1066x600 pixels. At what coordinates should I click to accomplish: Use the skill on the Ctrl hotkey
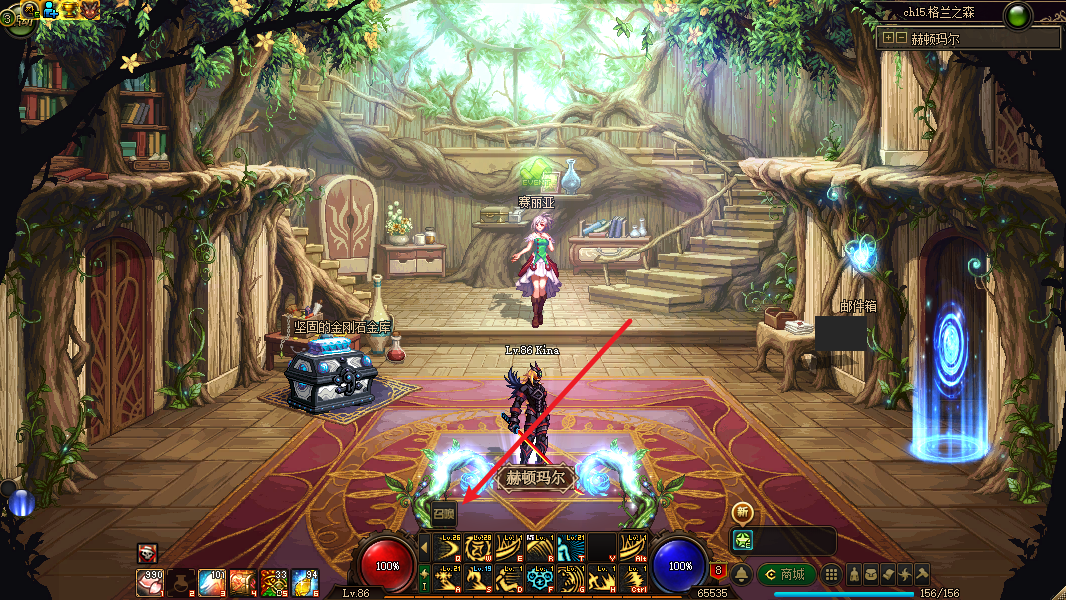pos(631,578)
